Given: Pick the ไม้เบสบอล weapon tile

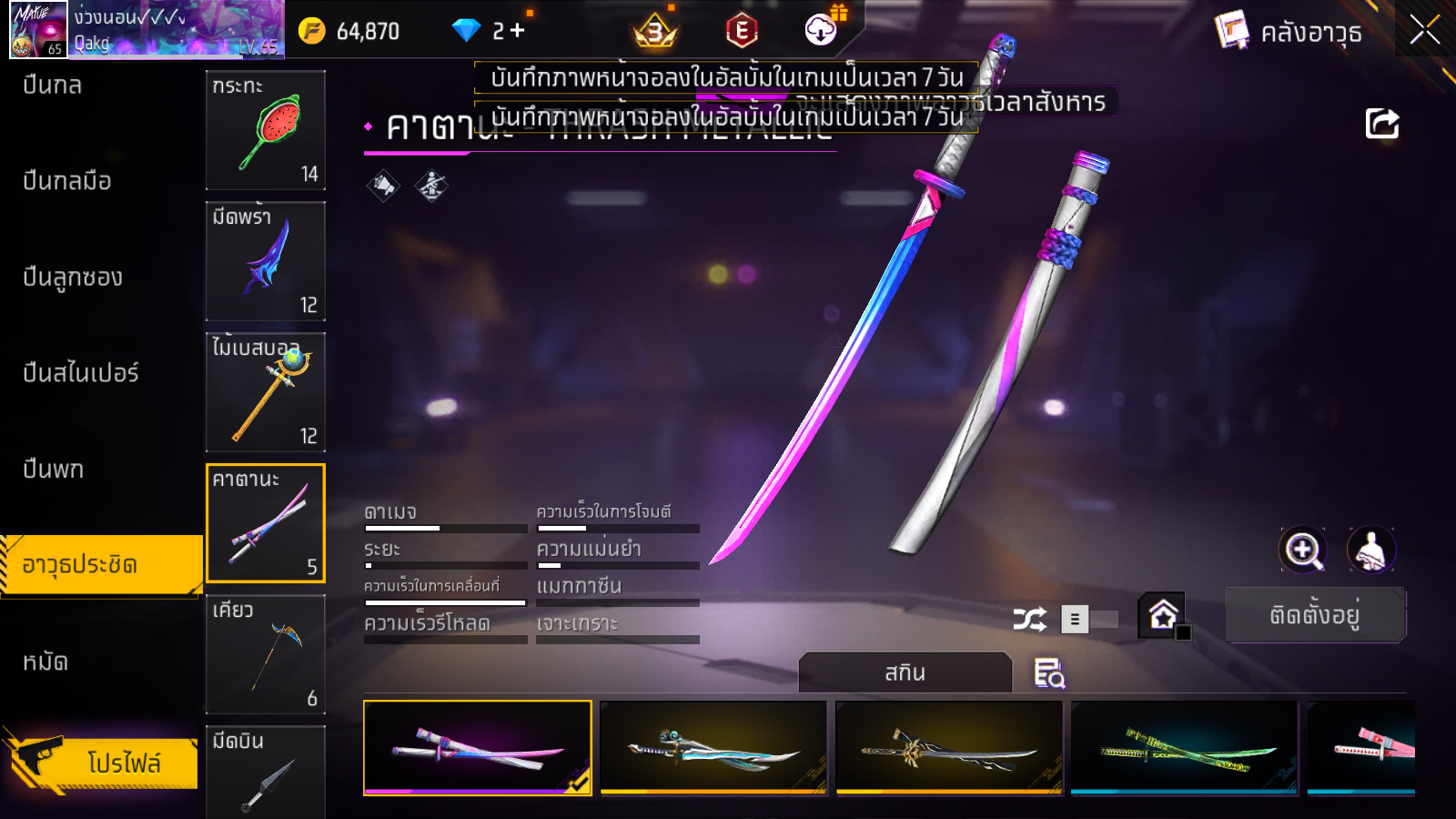Looking at the screenshot, I should [x=266, y=392].
